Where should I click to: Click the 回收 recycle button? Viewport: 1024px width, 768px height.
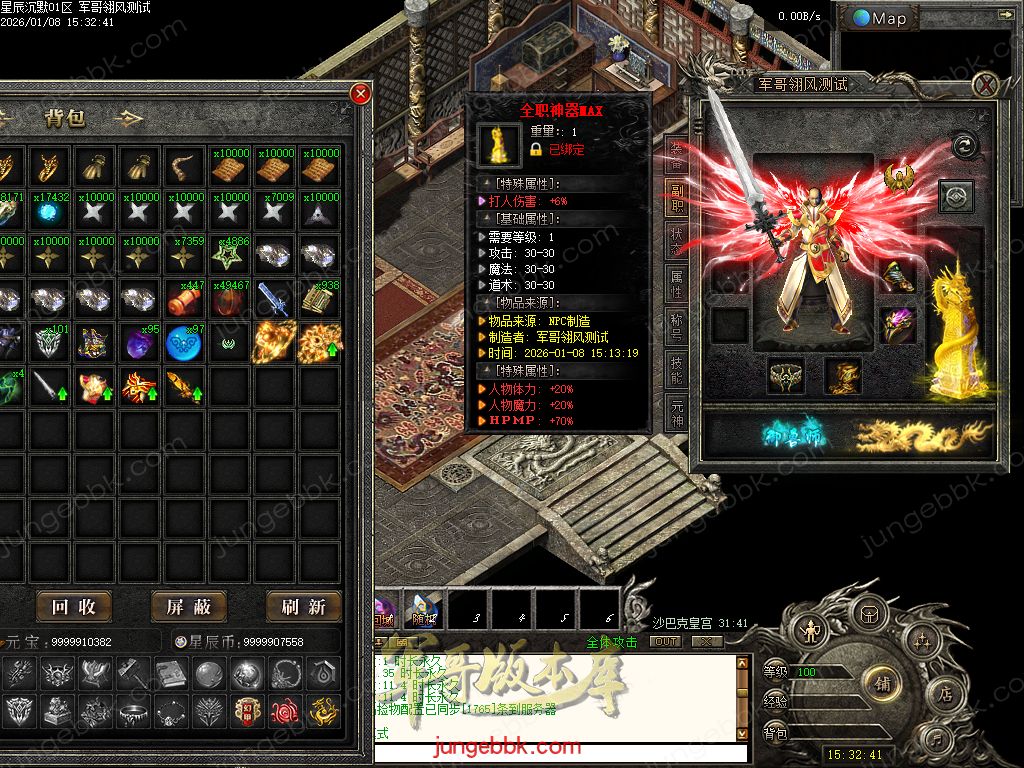pos(73,607)
